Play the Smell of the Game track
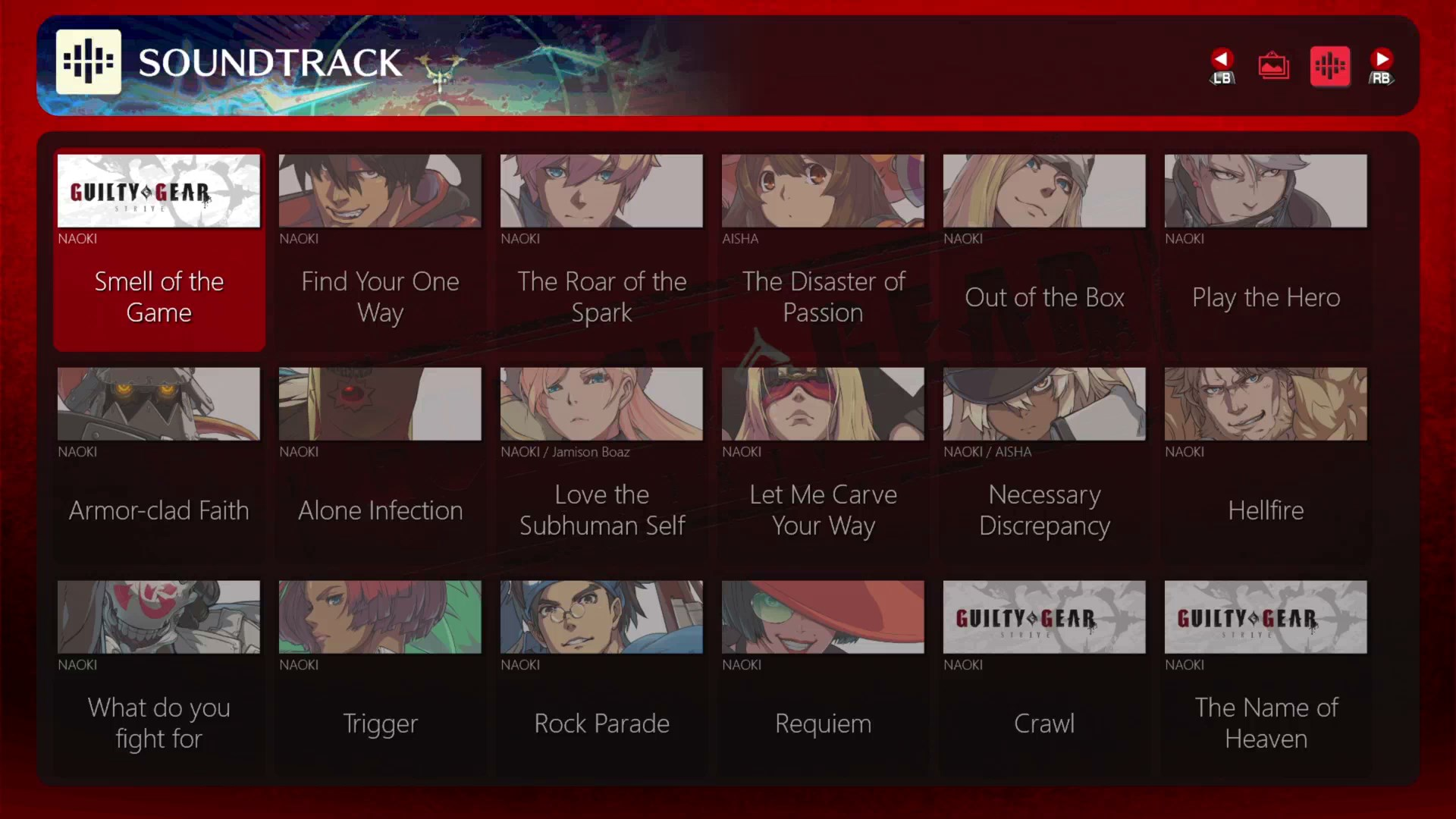 [158, 250]
